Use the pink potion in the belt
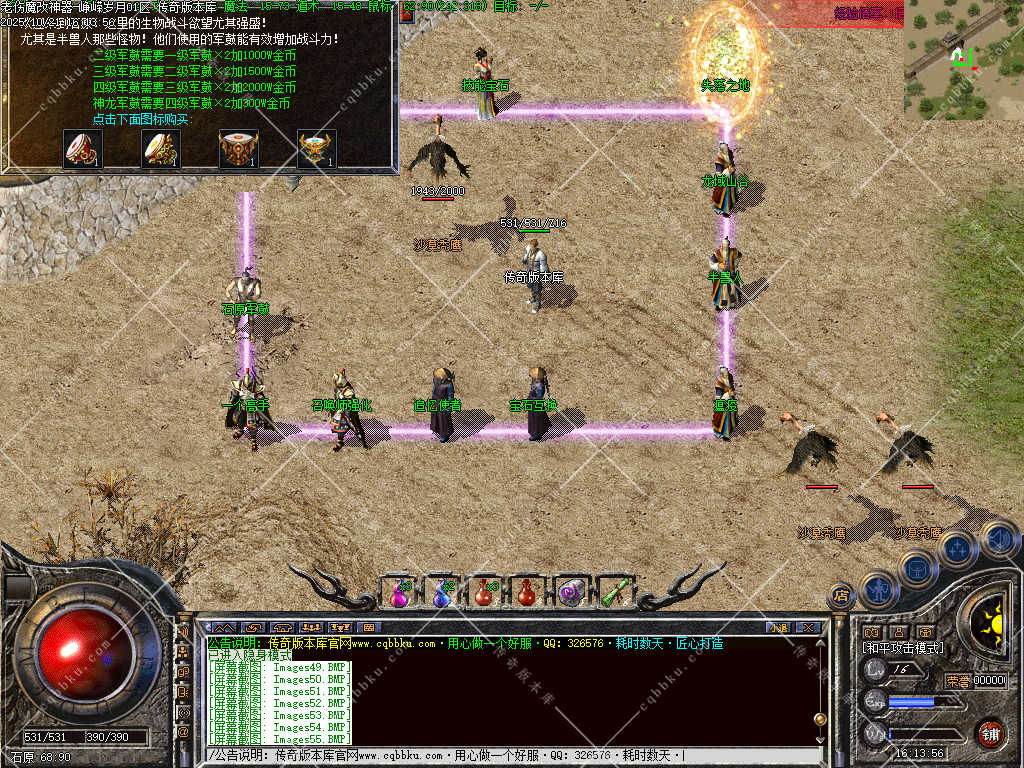This screenshot has width=1024, height=768. click(400, 593)
